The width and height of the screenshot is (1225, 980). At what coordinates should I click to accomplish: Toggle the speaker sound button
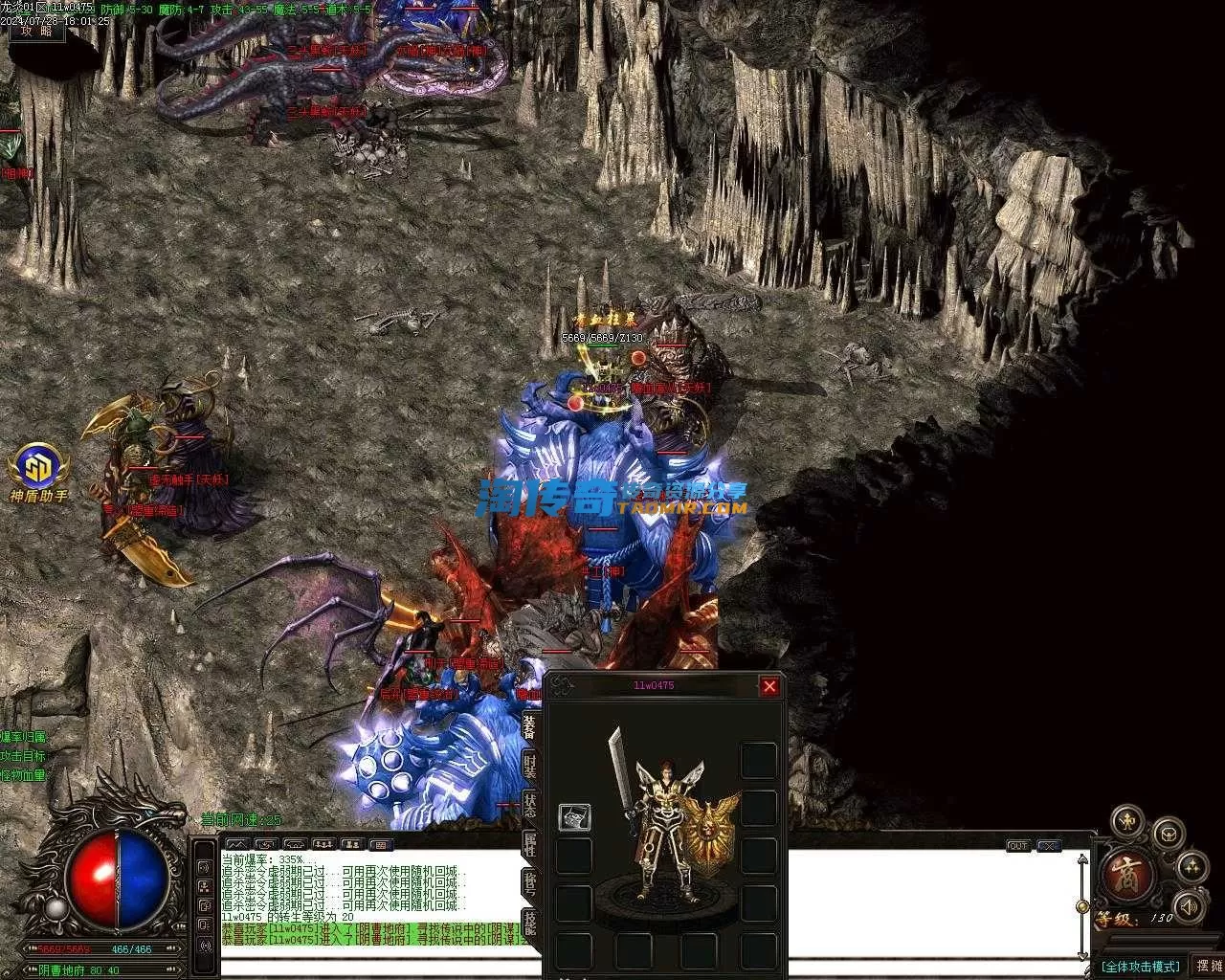click(1188, 906)
